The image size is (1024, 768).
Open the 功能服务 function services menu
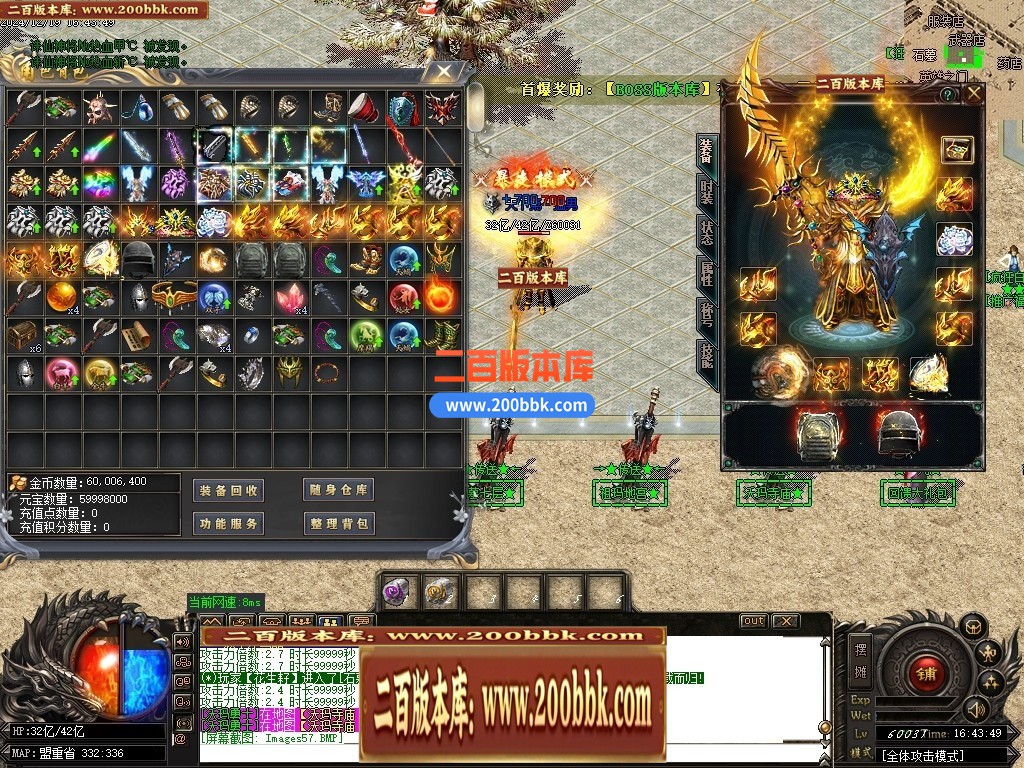point(228,523)
